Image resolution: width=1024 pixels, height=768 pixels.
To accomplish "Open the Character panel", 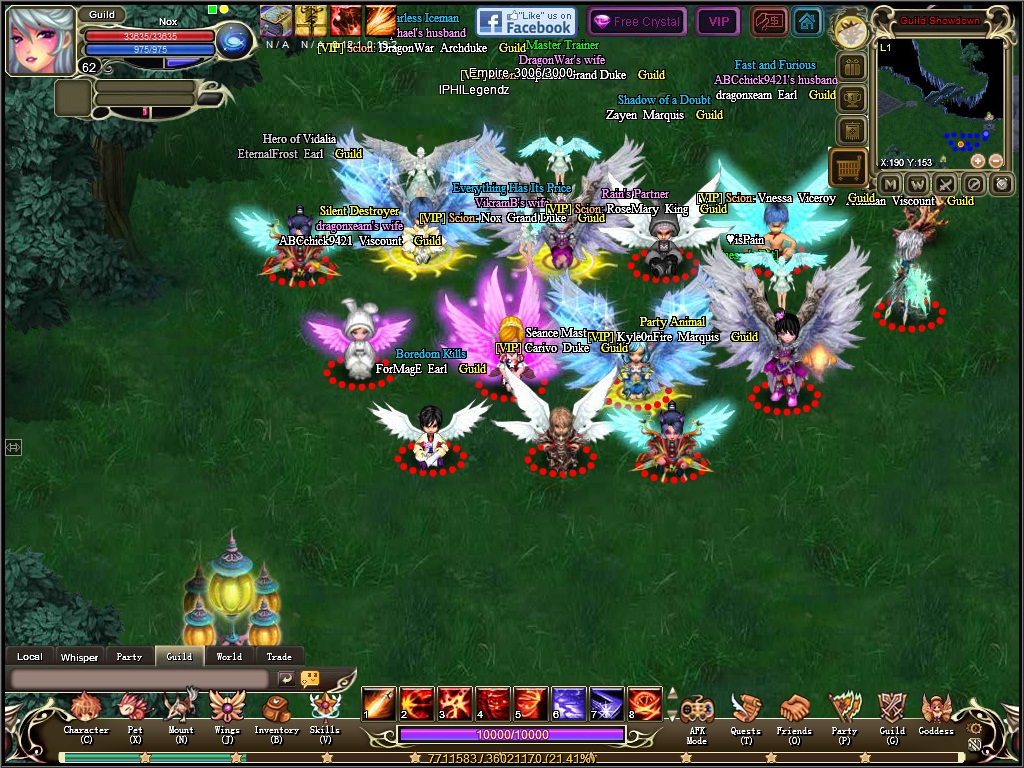I will (x=86, y=712).
